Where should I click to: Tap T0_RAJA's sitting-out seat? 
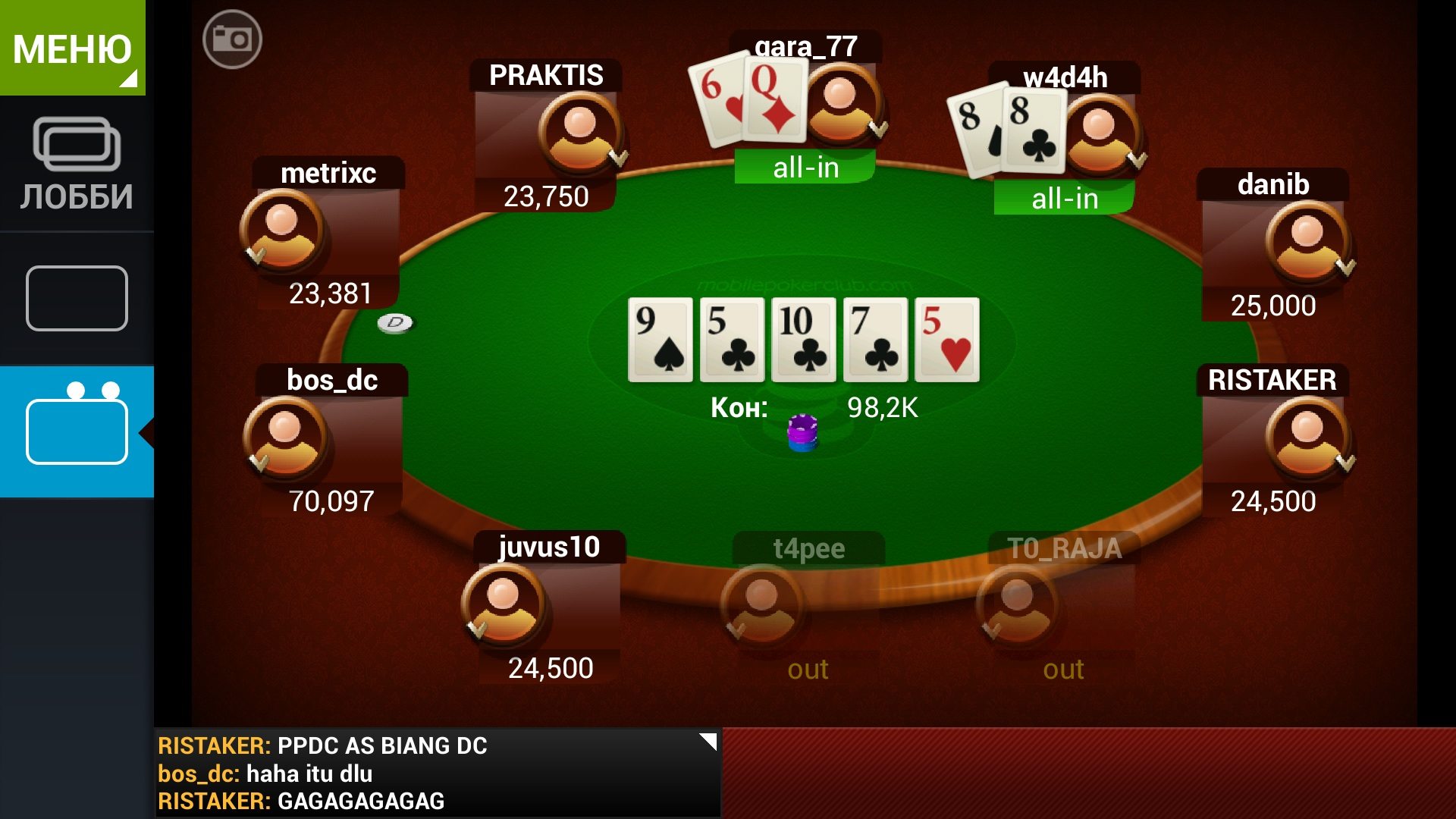(x=1017, y=606)
